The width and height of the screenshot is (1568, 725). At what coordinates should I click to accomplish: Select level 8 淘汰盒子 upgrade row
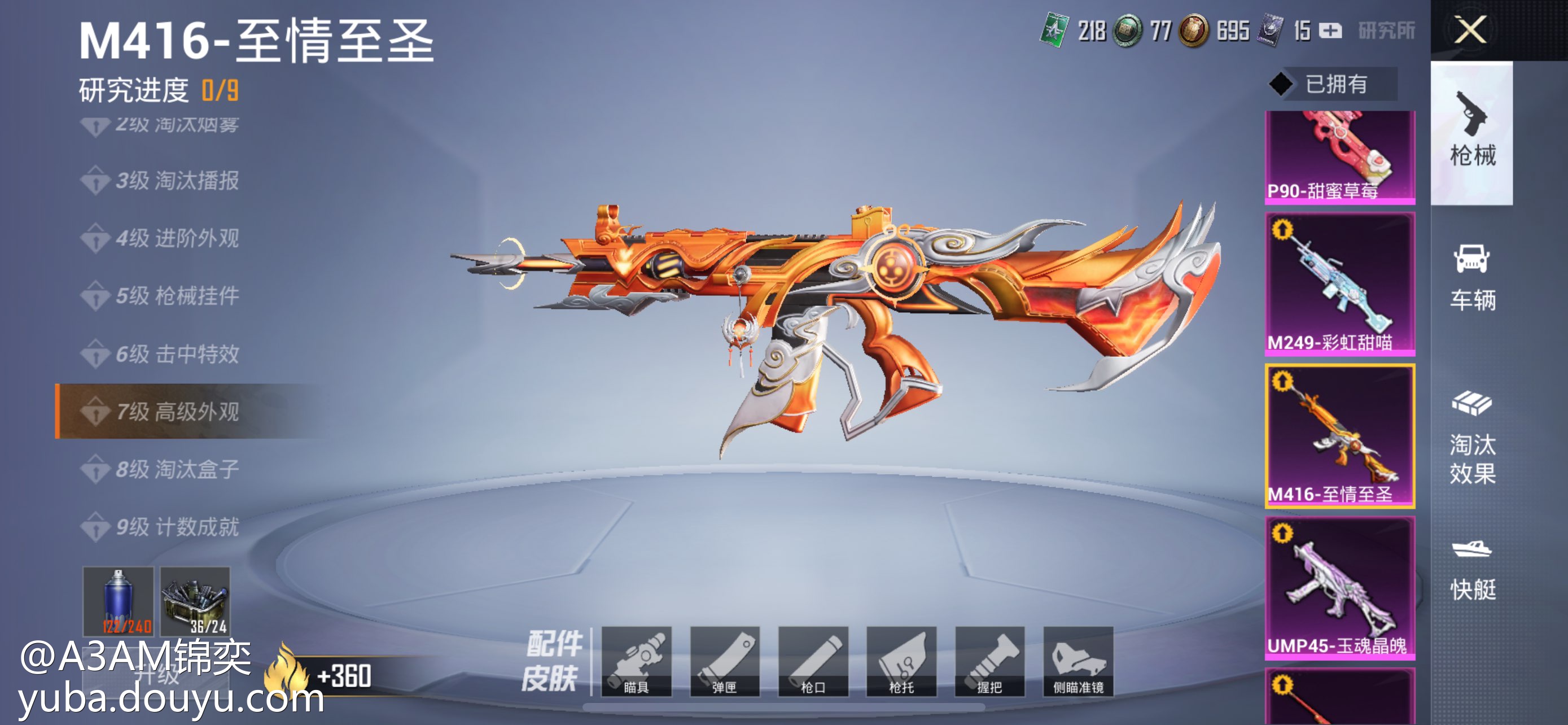coord(177,469)
